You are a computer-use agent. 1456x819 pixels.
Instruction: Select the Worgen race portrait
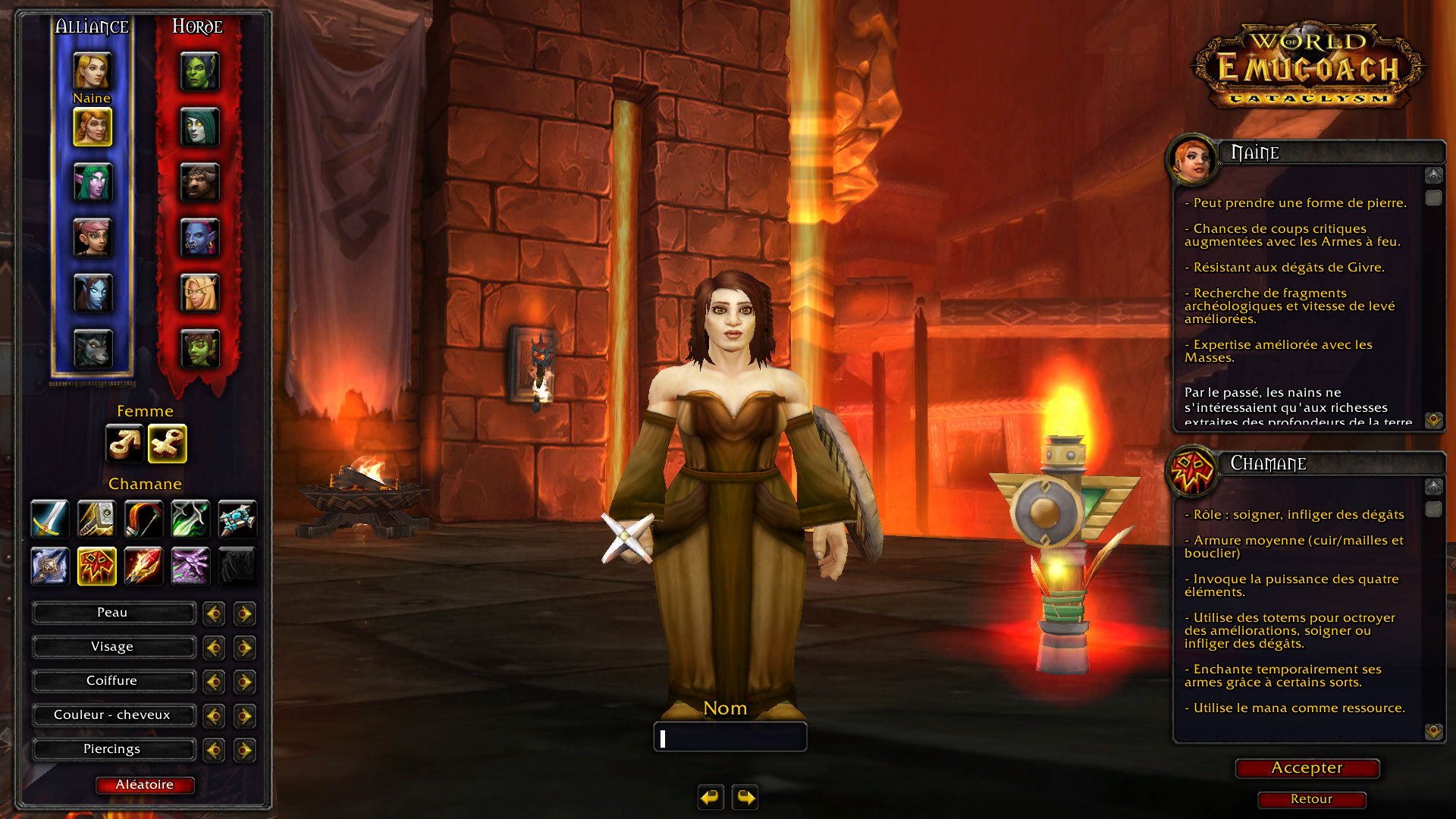click(93, 350)
